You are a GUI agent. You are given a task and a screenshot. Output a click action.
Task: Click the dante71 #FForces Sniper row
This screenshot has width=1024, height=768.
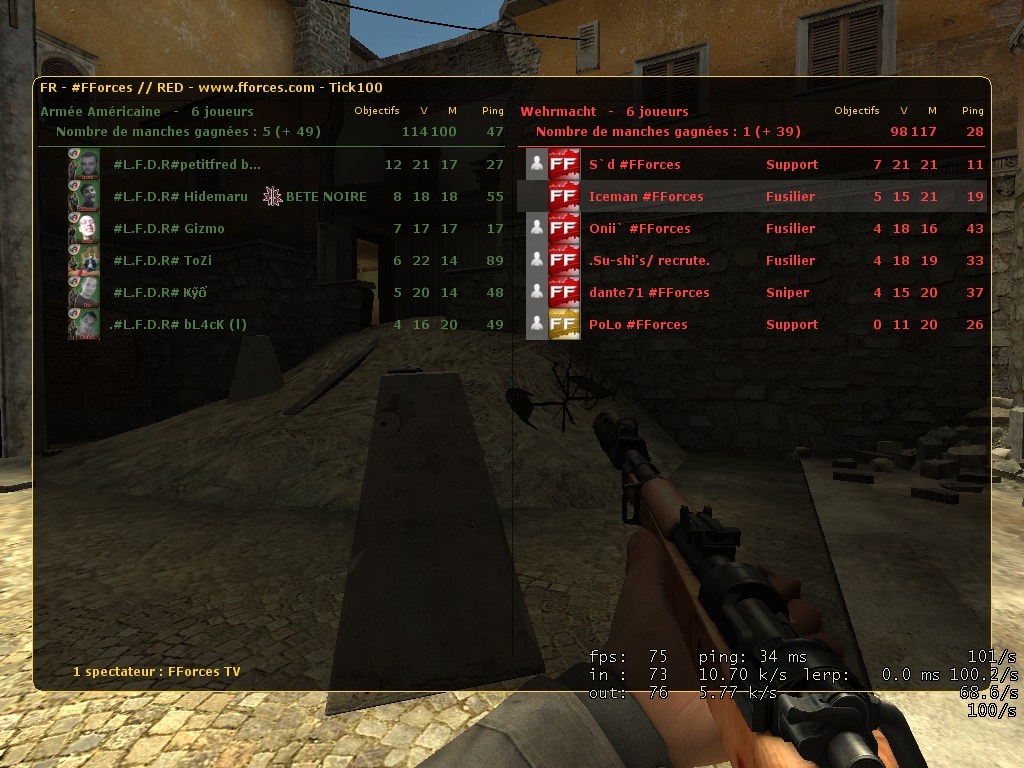[649, 293]
